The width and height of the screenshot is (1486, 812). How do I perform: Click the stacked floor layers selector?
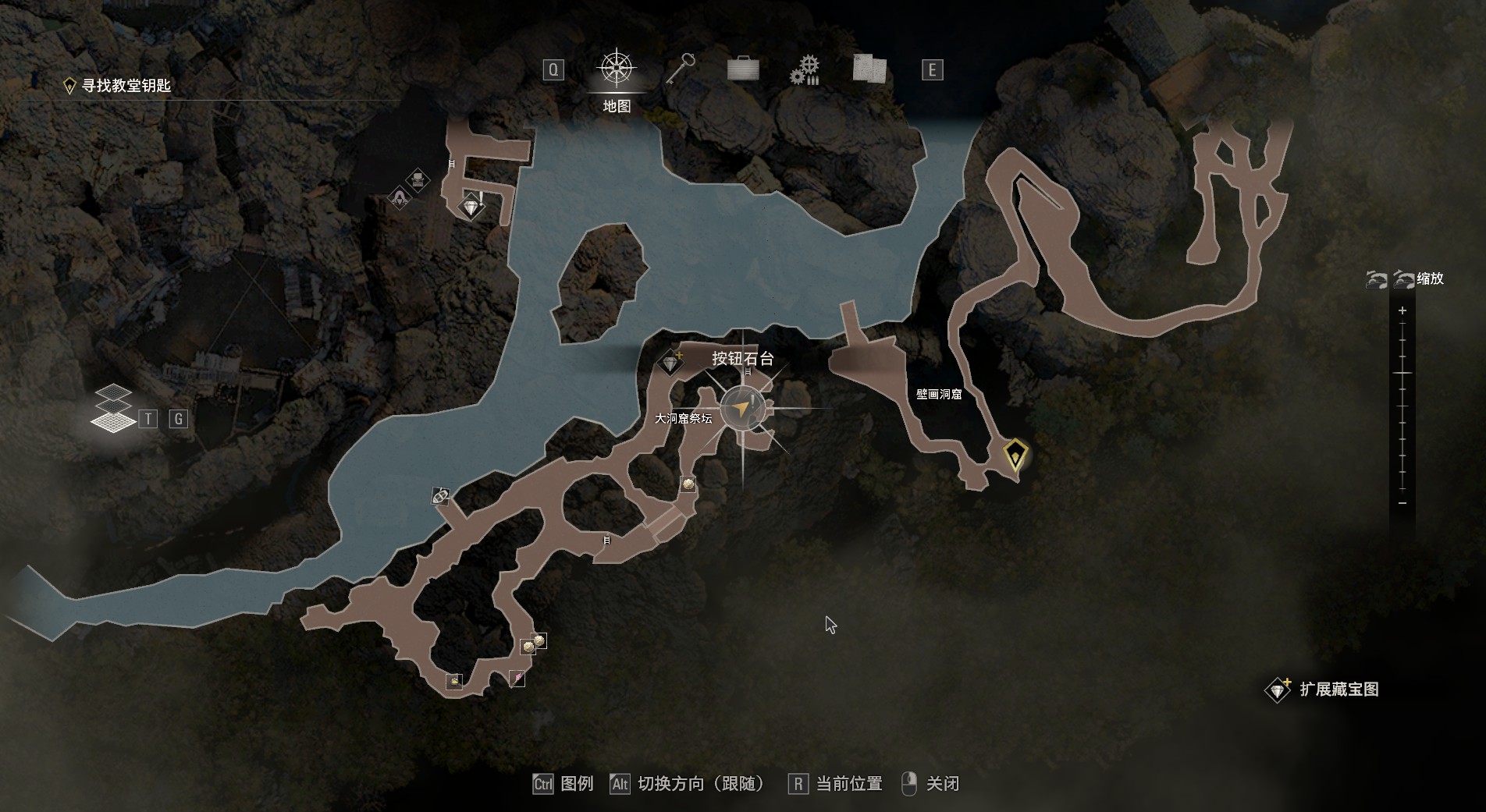pyautogui.click(x=113, y=408)
